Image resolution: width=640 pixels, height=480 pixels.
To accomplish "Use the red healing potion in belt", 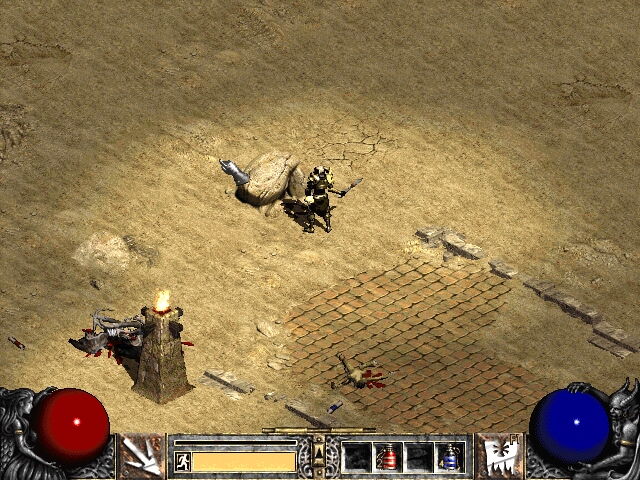I will click(x=388, y=457).
